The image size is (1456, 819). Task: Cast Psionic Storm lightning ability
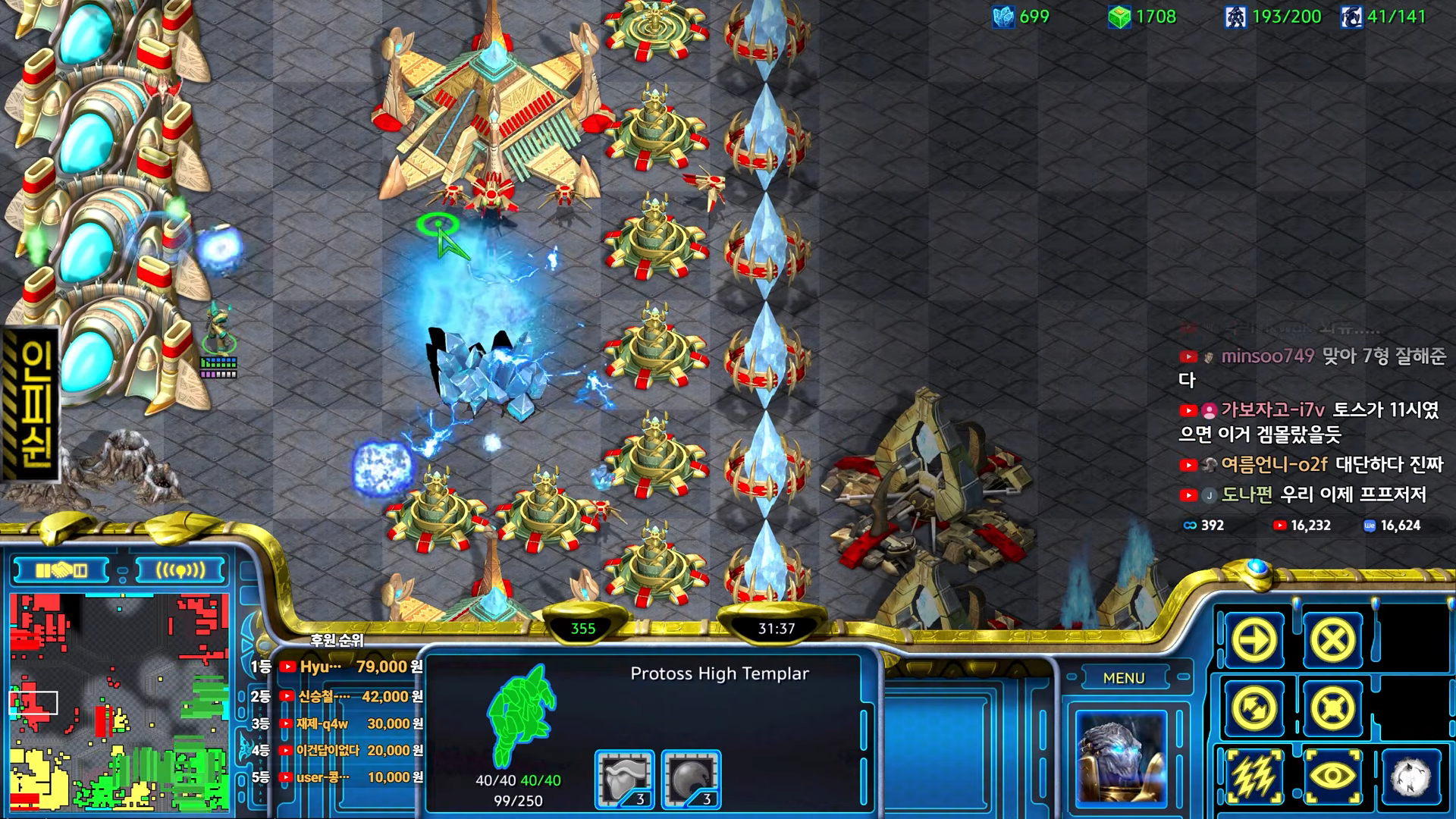(1254, 777)
